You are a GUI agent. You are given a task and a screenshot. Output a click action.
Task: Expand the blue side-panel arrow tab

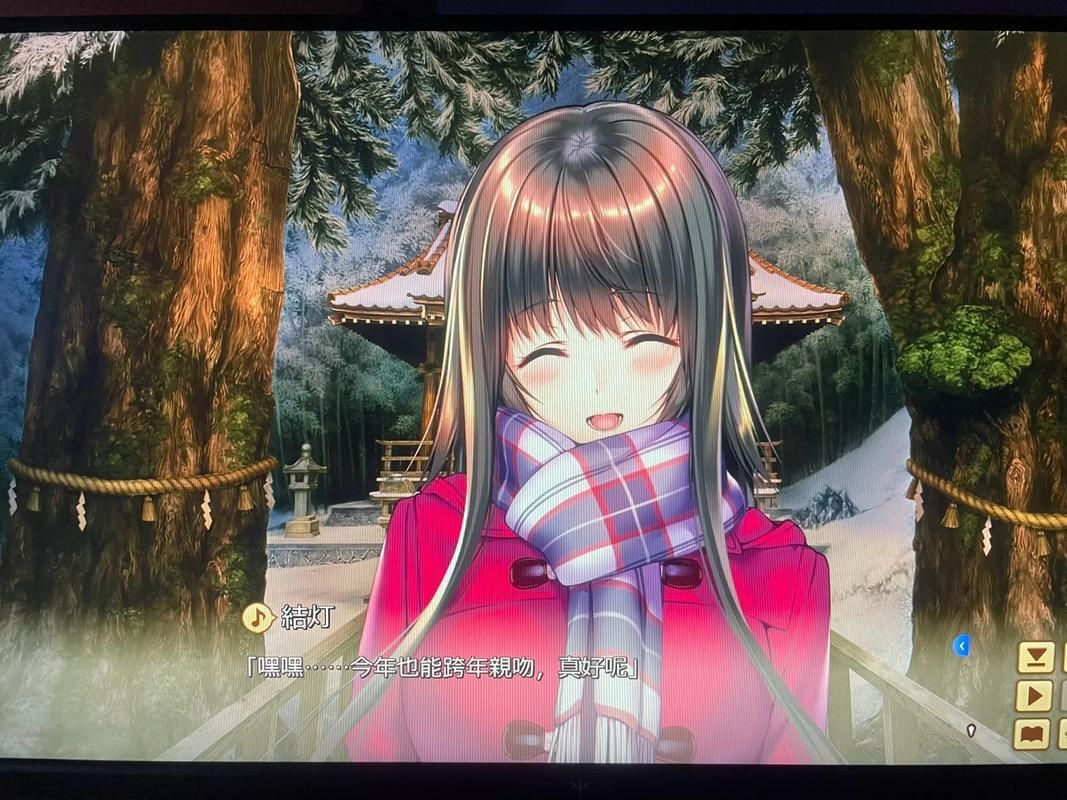pos(961,646)
